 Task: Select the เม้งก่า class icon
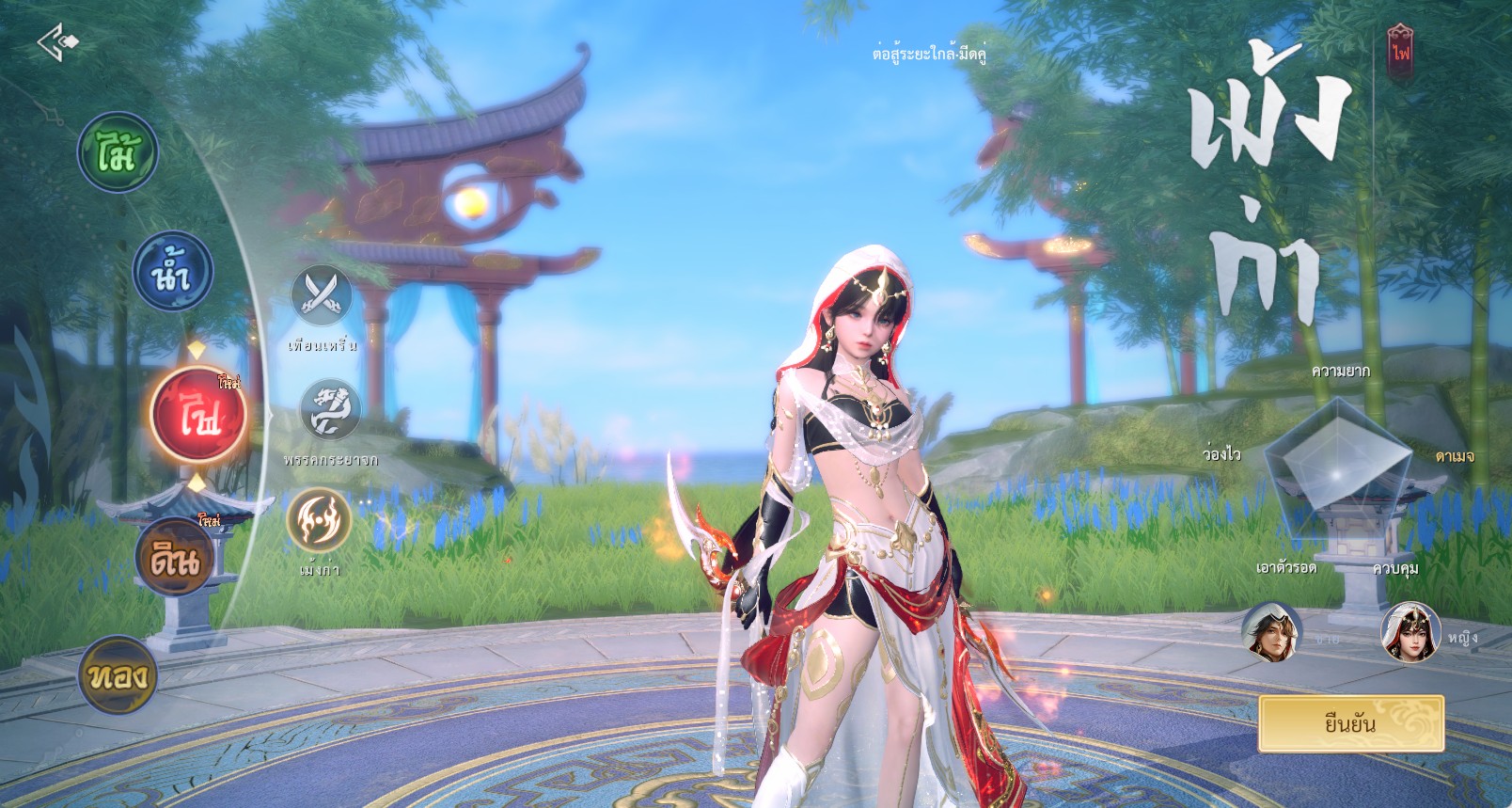pyautogui.click(x=319, y=520)
